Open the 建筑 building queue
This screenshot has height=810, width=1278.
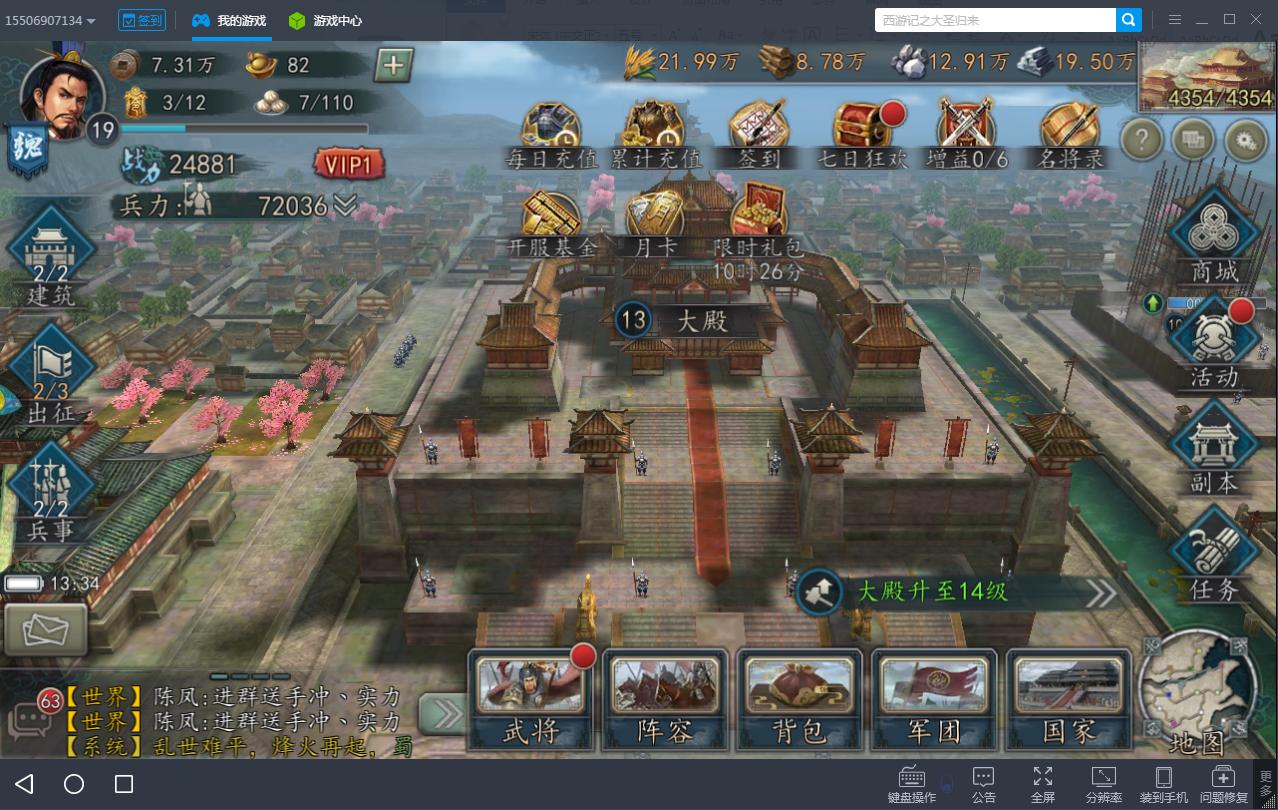coord(51,255)
